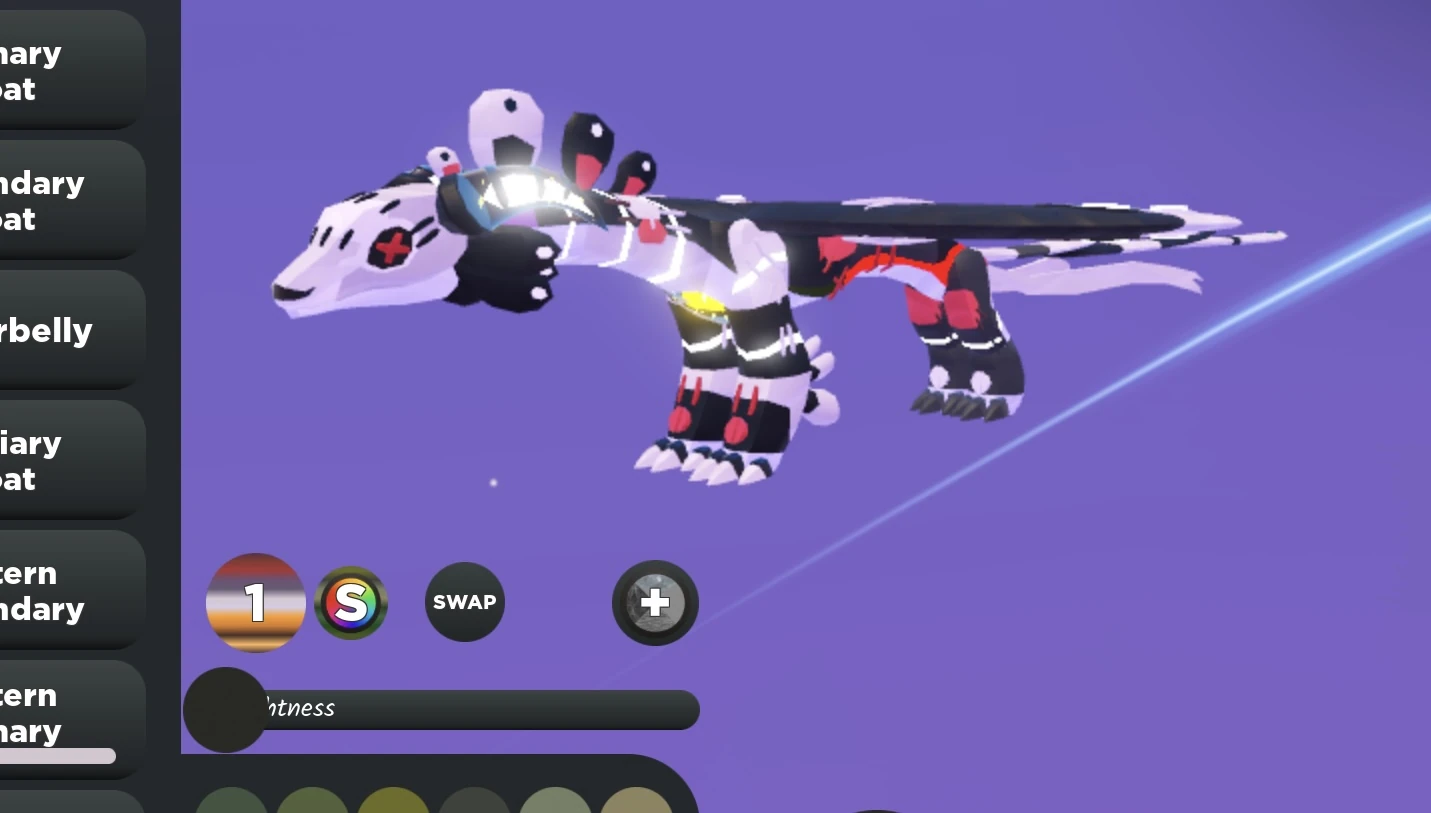The image size is (1431, 813).
Task: Select the Pattern Secondary button
Action: [x=60, y=590]
